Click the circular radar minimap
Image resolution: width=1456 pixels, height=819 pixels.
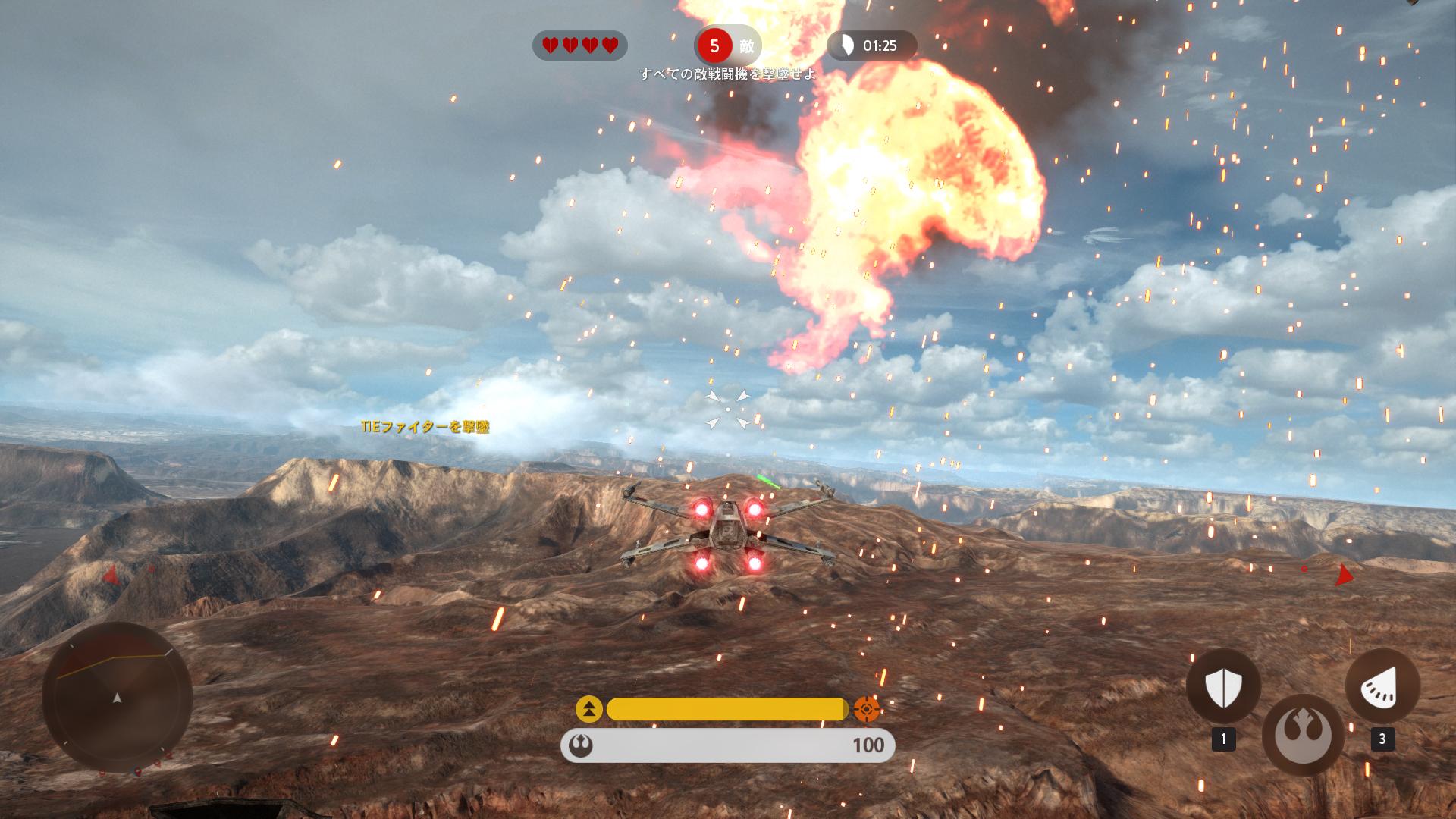point(118,697)
